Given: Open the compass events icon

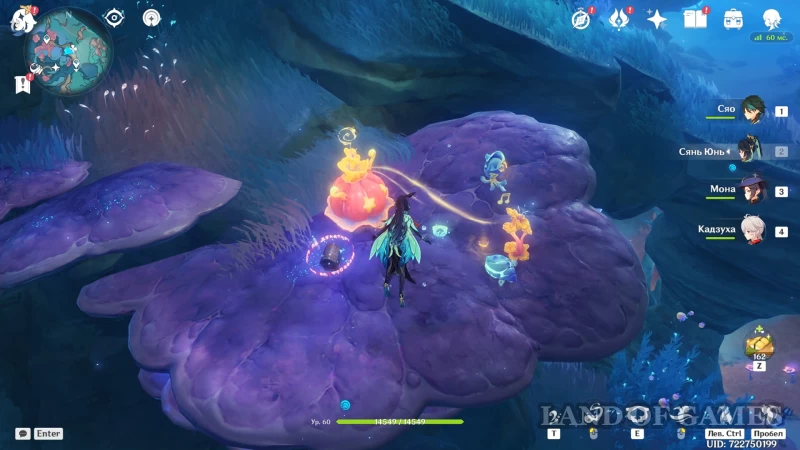Looking at the screenshot, I should click(581, 19).
